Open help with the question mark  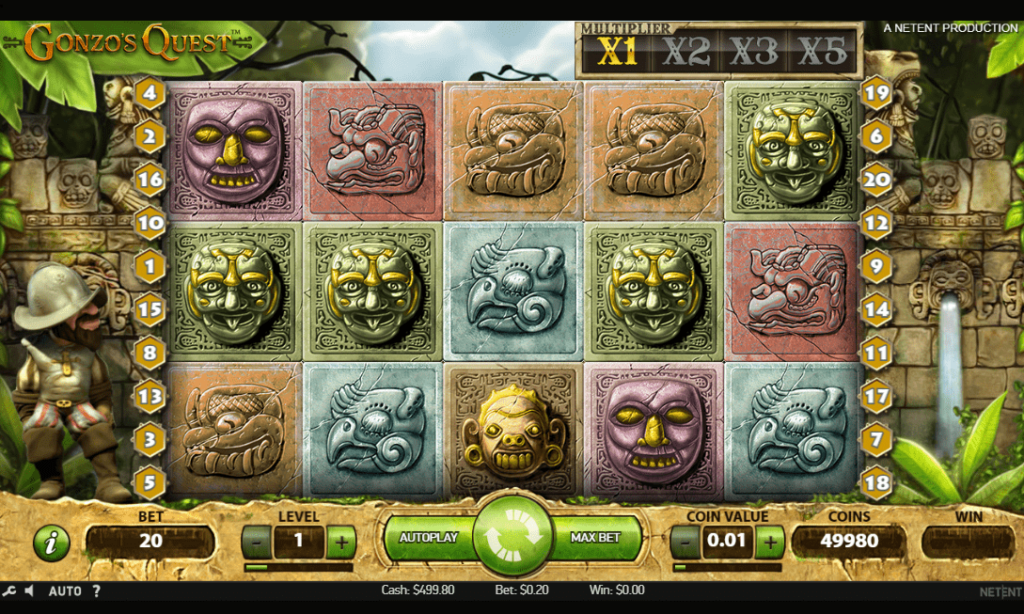pos(96,591)
